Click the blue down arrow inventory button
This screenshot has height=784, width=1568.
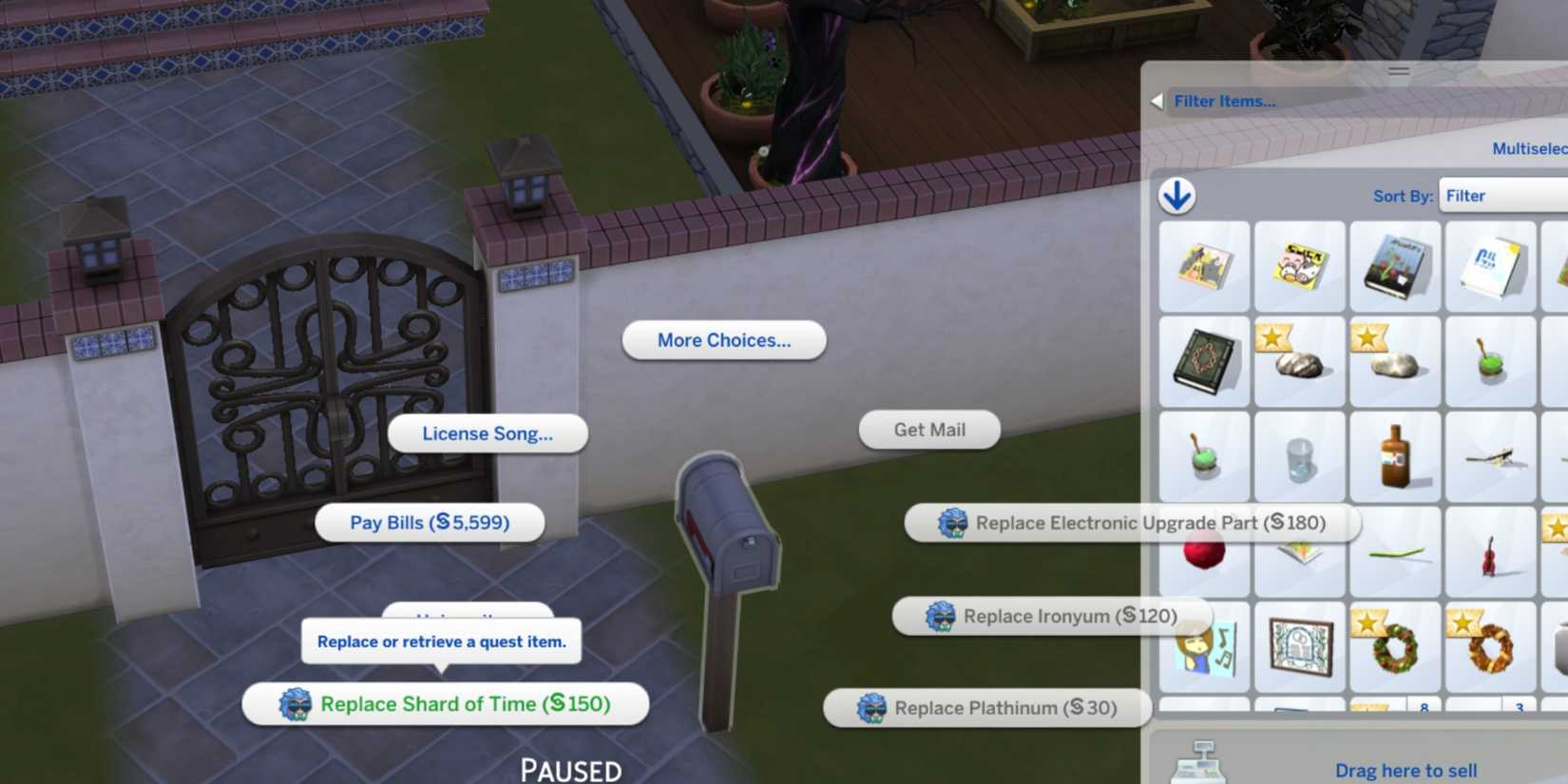pyautogui.click(x=1177, y=197)
